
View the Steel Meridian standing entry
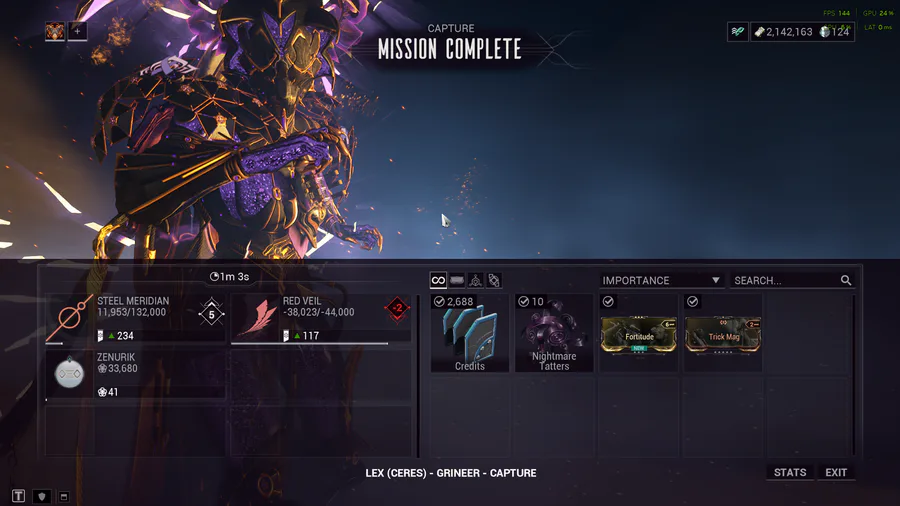(x=136, y=317)
